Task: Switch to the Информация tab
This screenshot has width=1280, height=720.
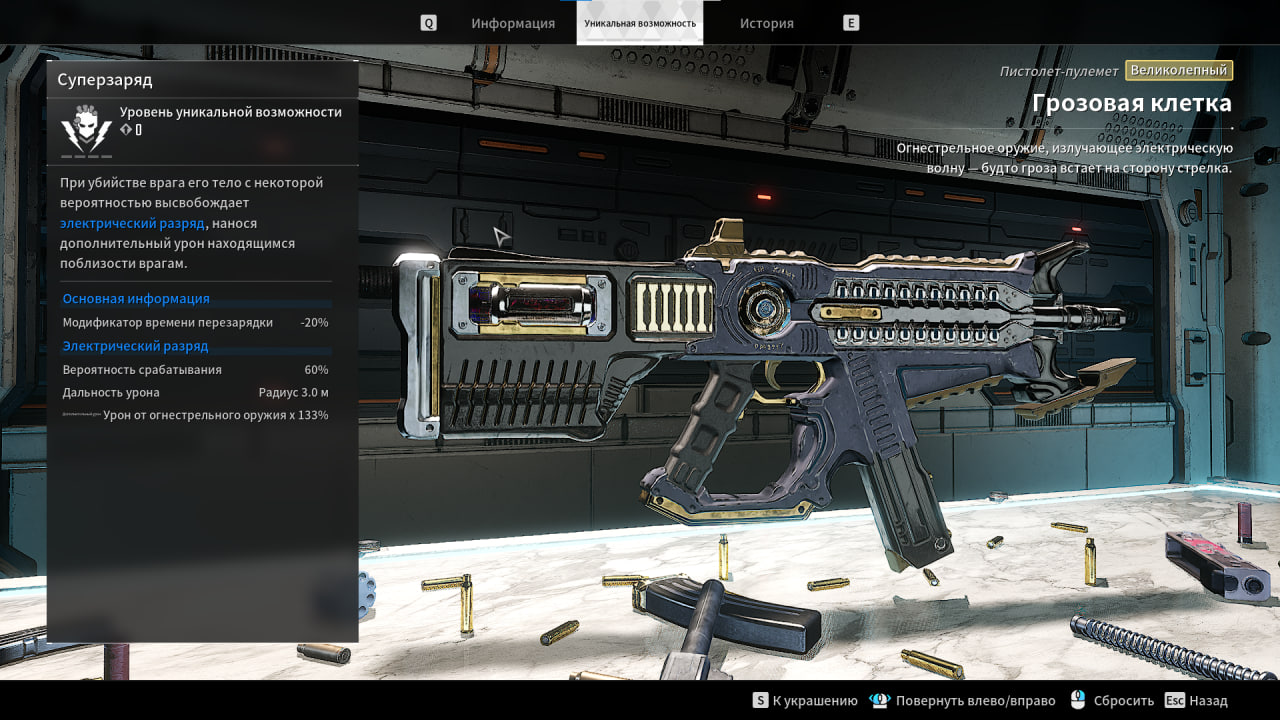Action: tap(513, 23)
